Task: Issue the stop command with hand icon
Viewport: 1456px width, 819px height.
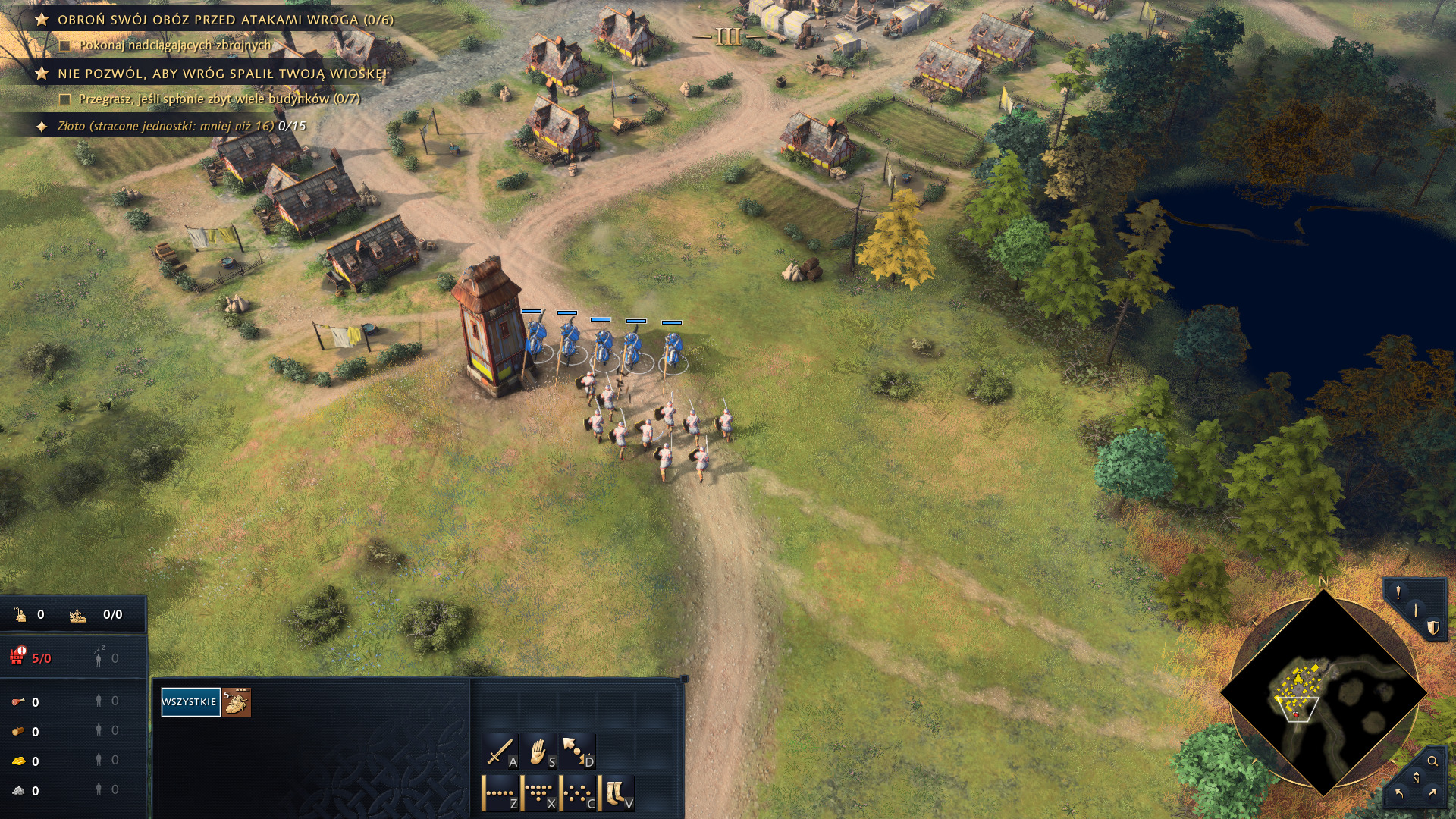Action: click(538, 752)
